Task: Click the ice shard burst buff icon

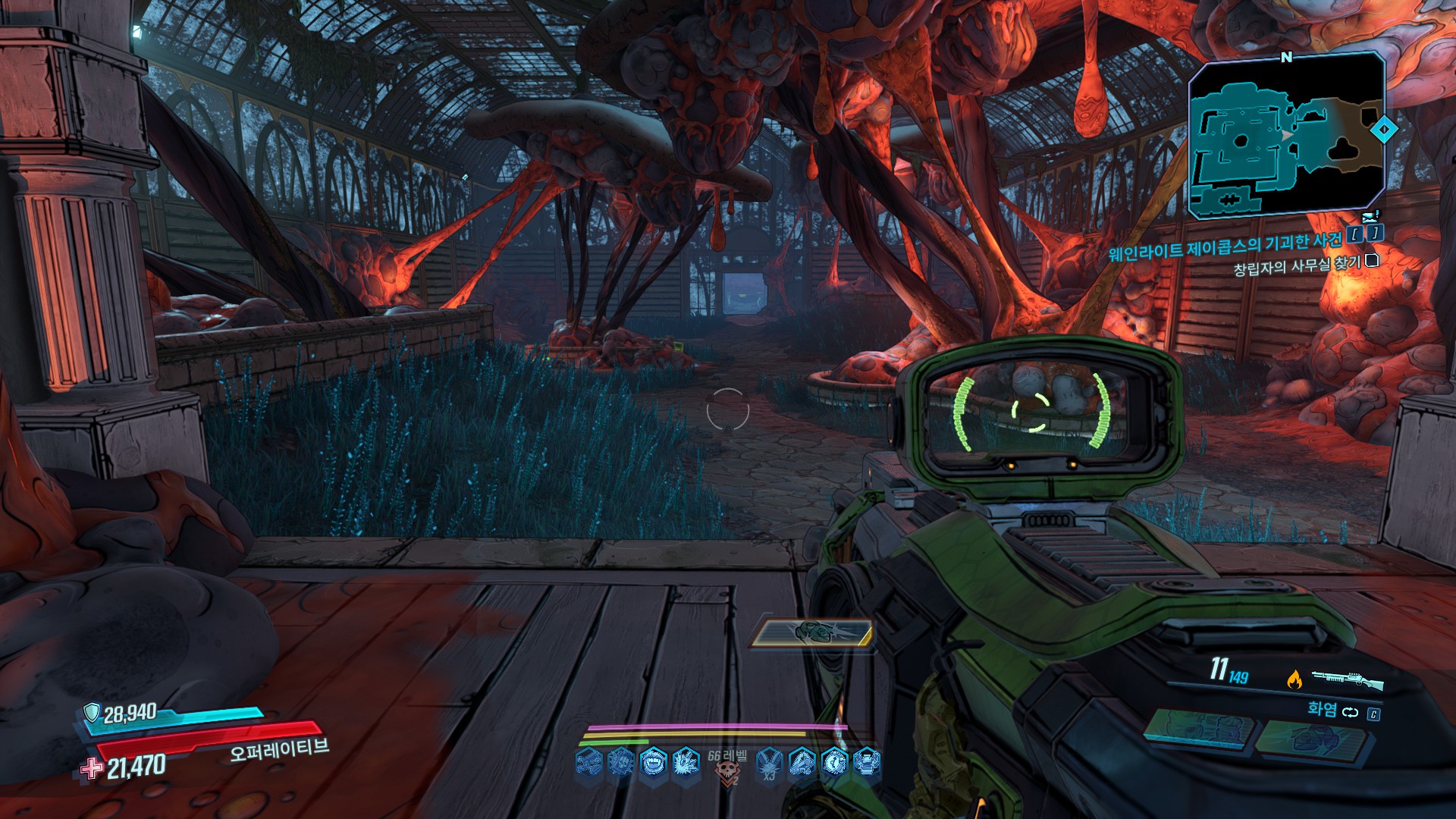Action: click(x=686, y=761)
